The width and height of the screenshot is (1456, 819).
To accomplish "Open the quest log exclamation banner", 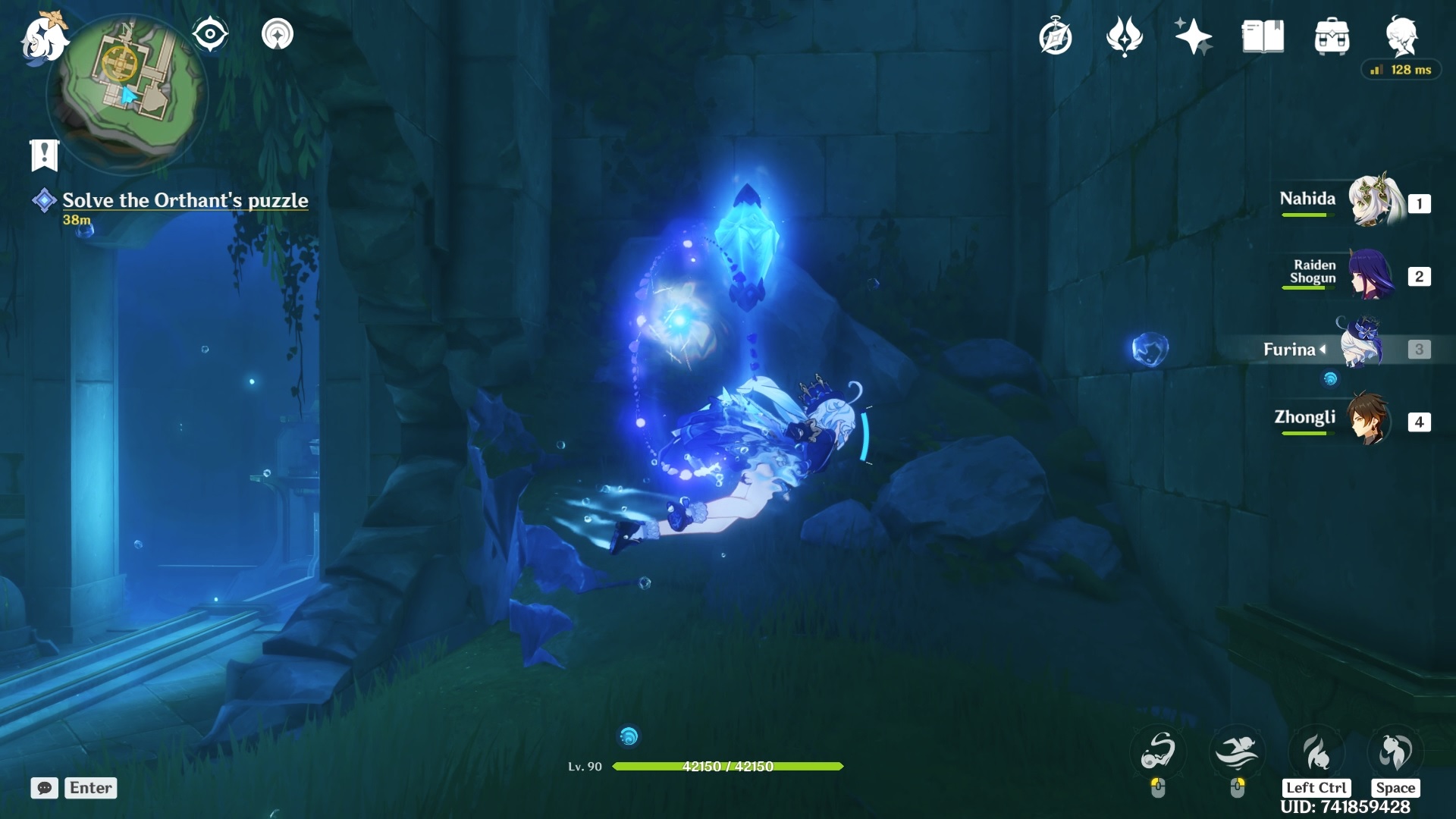I will tap(44, 155).
